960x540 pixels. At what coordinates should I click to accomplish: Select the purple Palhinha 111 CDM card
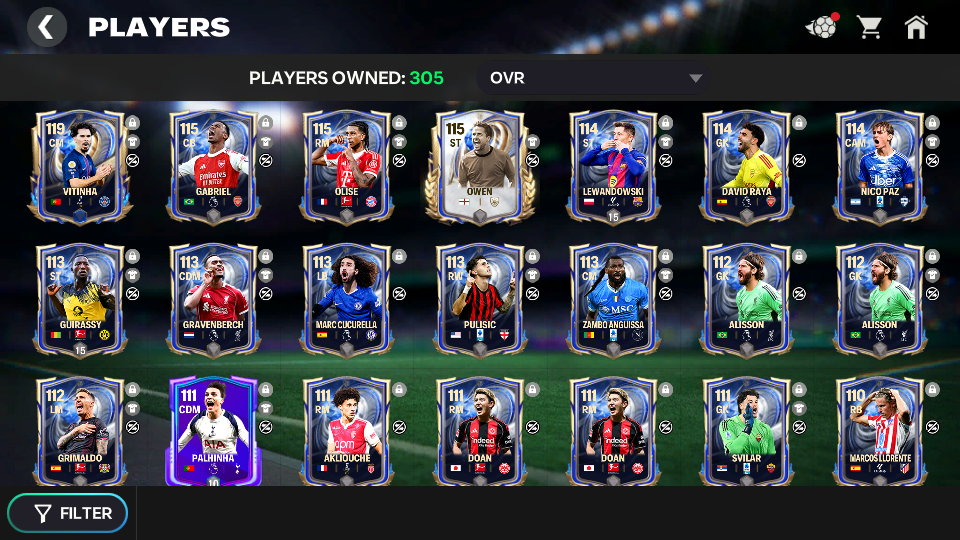coord(213,430)
